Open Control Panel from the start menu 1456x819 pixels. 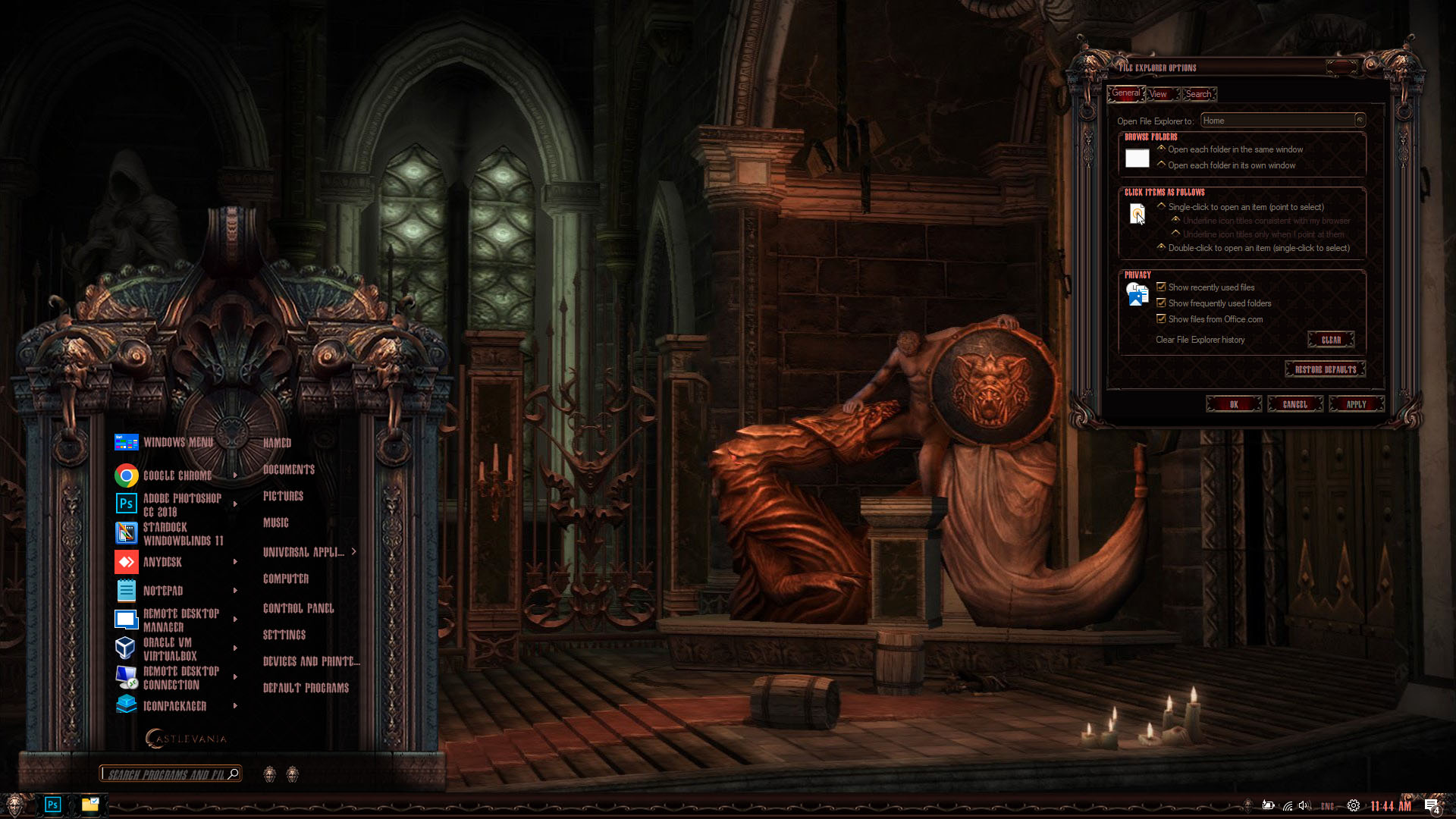pyautogui.click(x=298, y=608)
